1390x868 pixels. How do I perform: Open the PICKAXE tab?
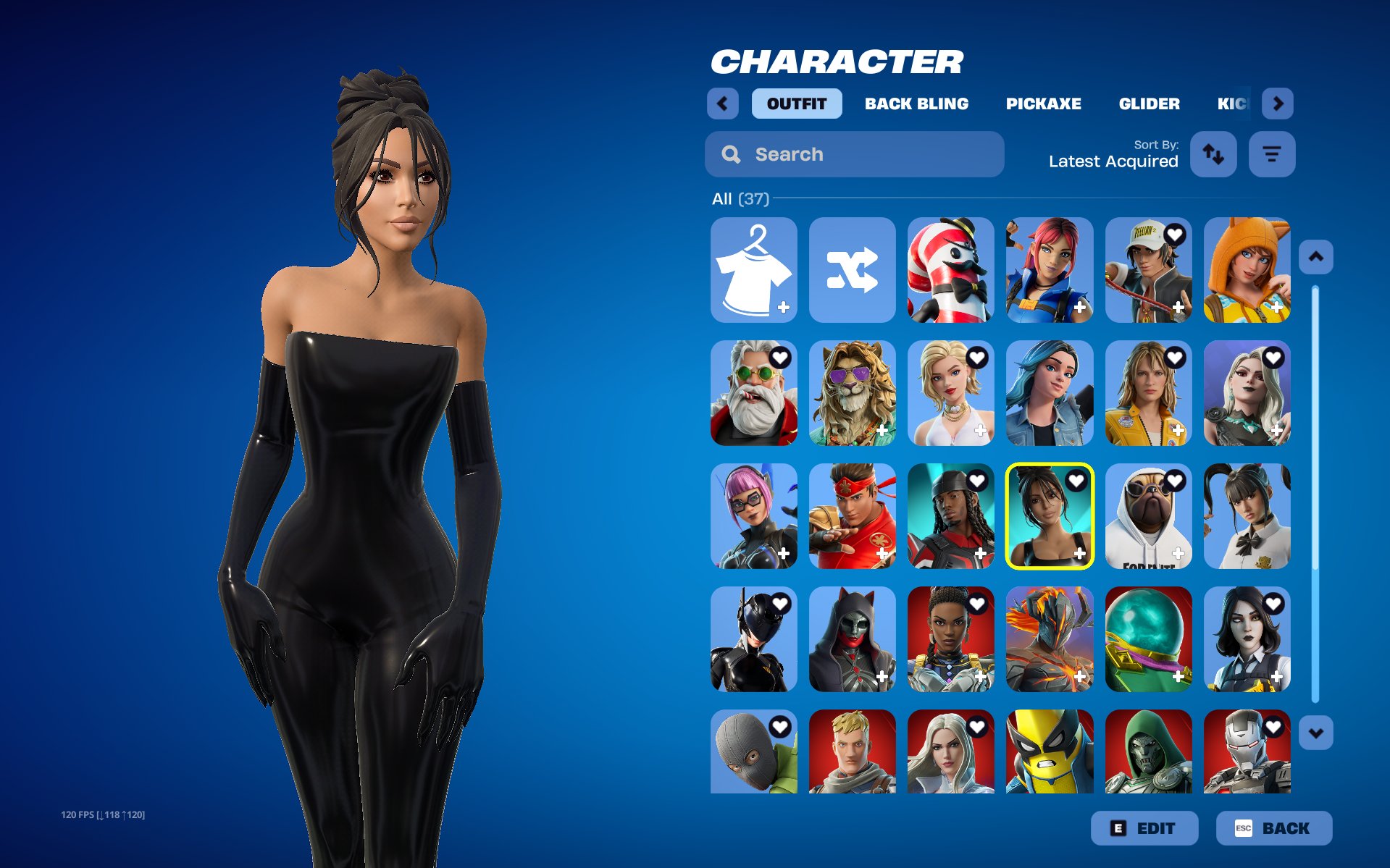point(1043,104)
